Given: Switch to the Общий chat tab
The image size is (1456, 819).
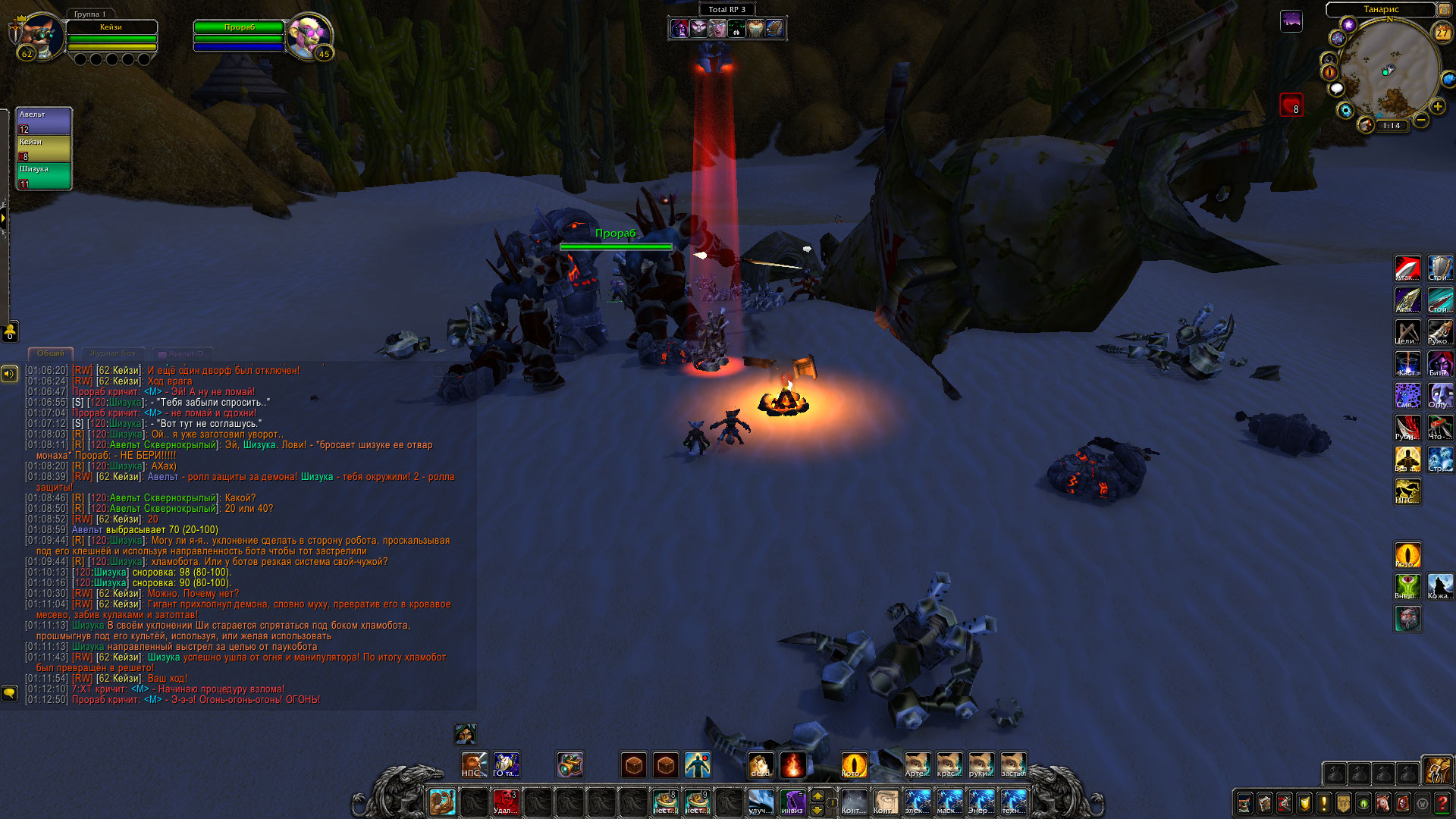Looking at the screenshot, I should (51, 353).
